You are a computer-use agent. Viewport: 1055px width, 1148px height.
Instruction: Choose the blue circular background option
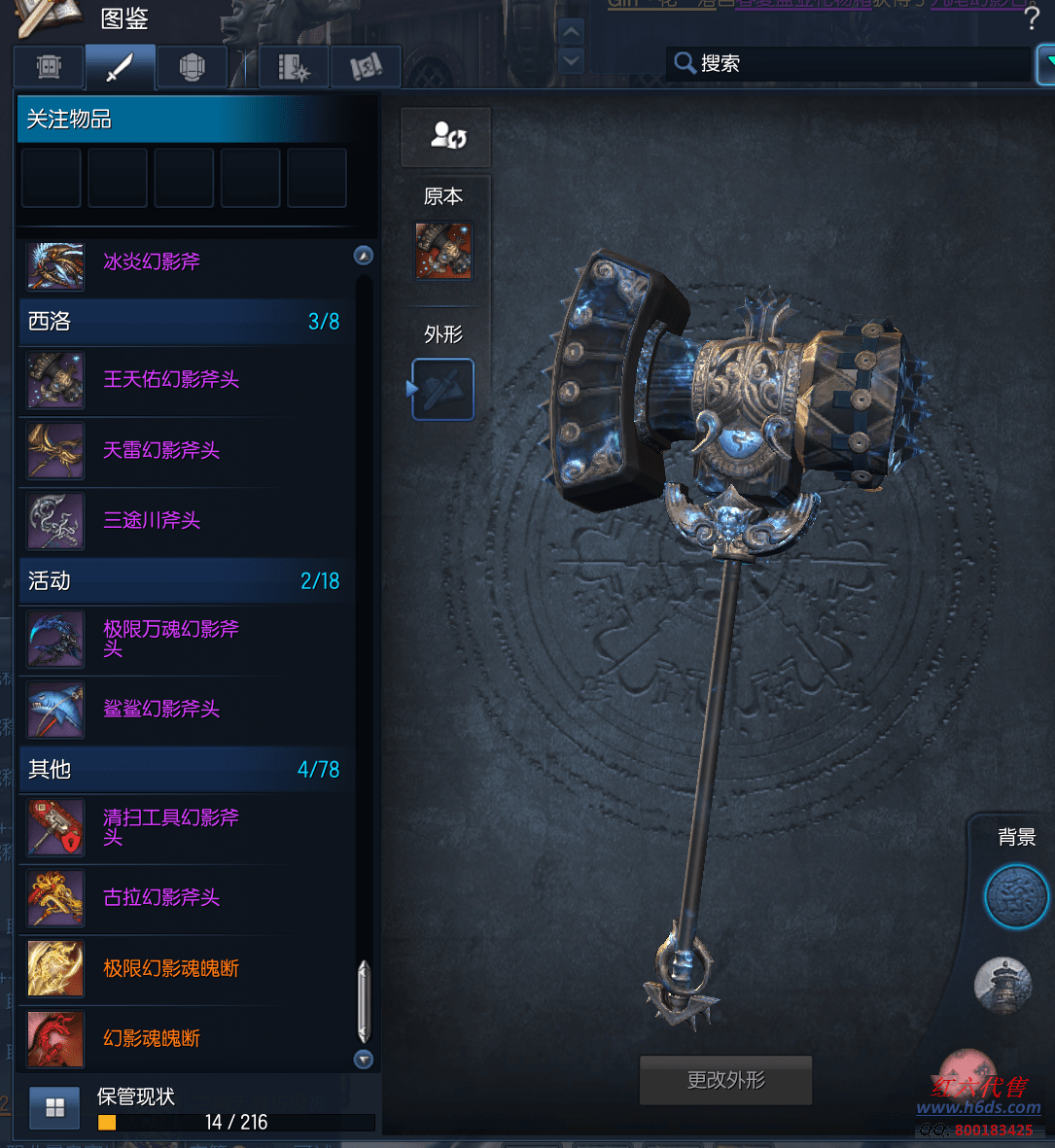pyautogui.click(x=1016, y=897)
